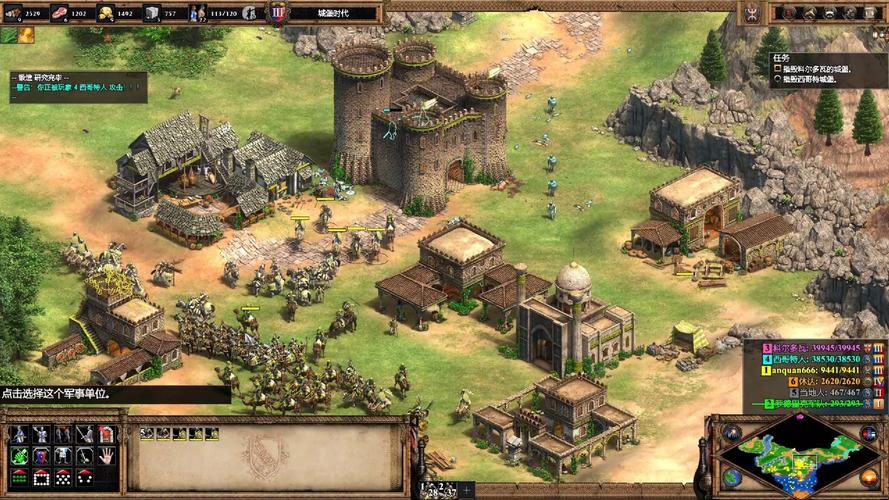Select the 科尔多瓦 row in the scoreboard
The image size is (889, 500).
[809, 346]
